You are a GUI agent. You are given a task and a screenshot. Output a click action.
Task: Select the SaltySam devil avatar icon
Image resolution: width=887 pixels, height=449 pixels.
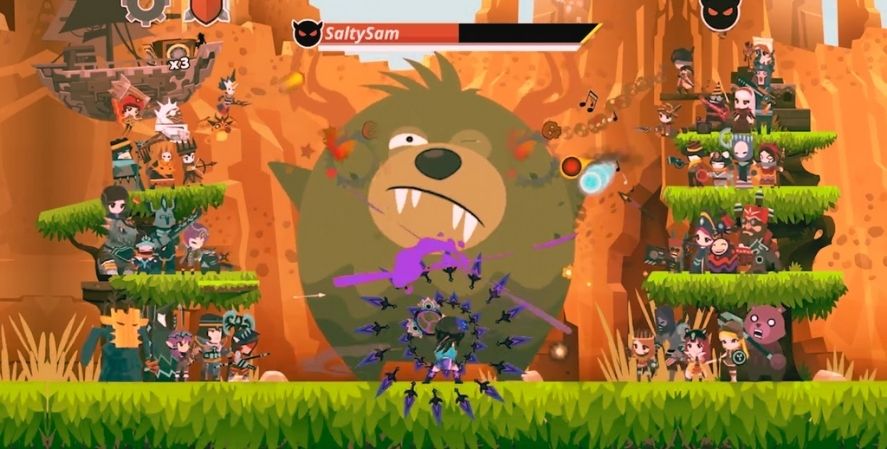306,34
